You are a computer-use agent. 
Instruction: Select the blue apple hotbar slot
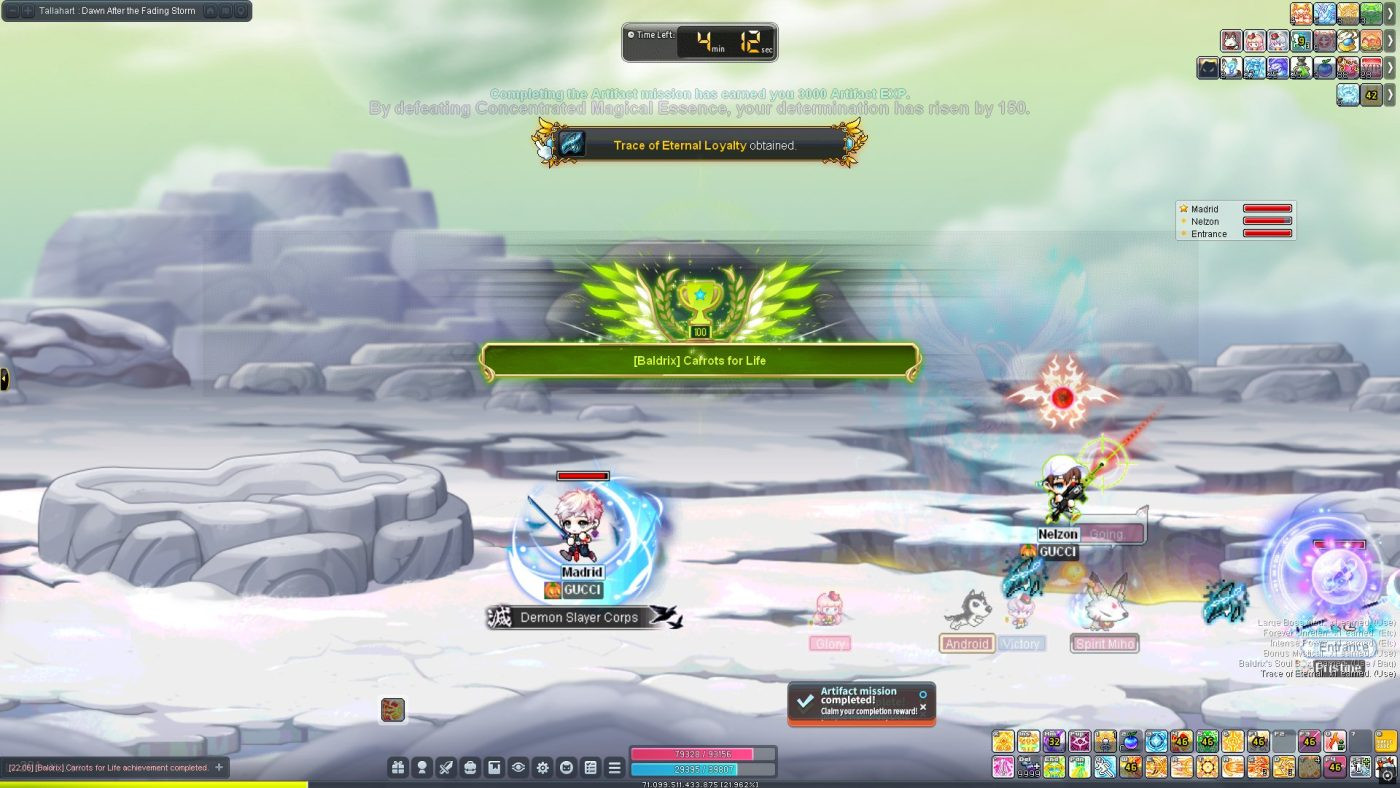pos(1130,741)
